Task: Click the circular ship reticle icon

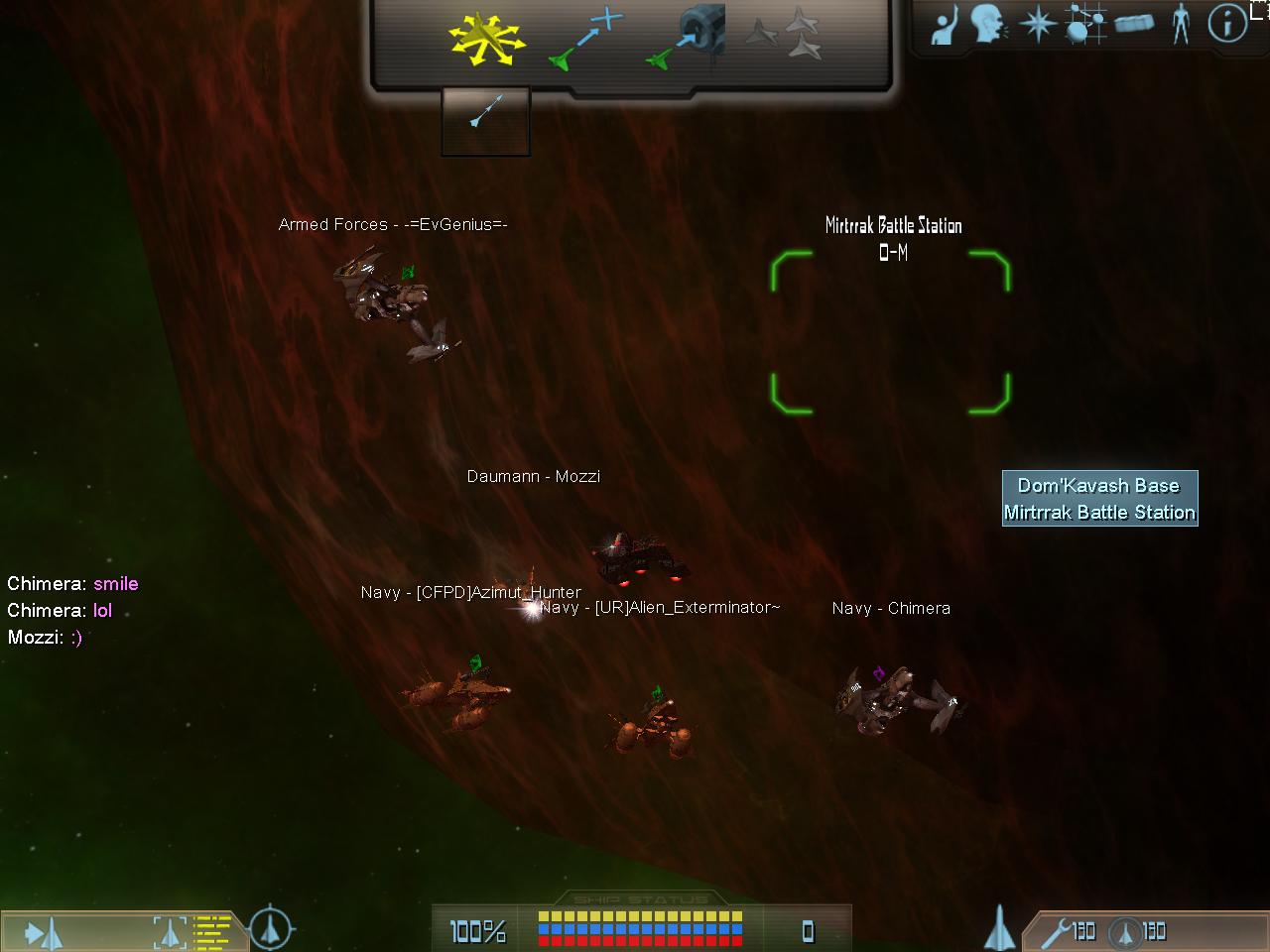Action: click(x=269, y=929)
